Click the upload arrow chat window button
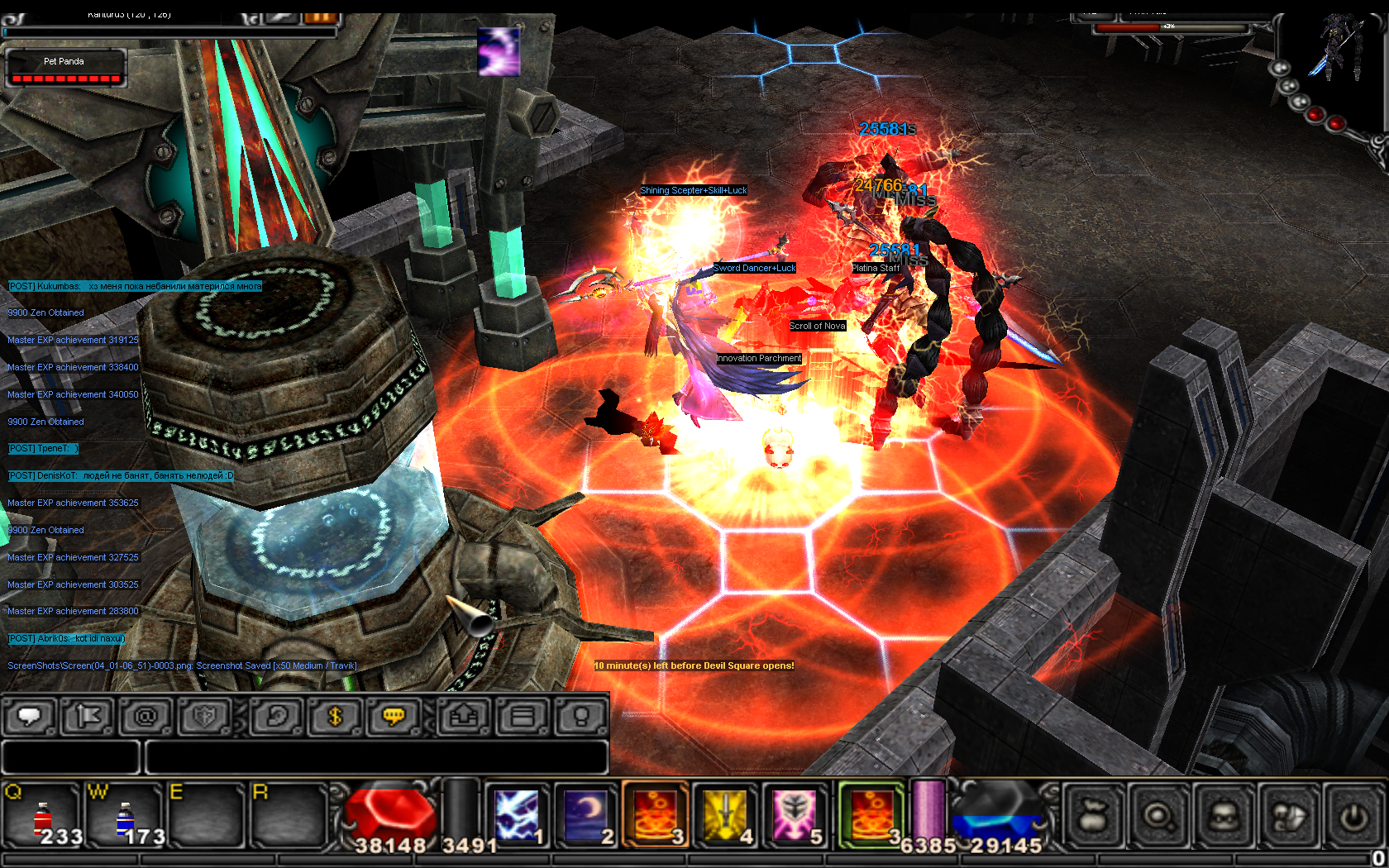Image resolution: width=1389 pixels, height=868 pixels. [x=464, y=716]
